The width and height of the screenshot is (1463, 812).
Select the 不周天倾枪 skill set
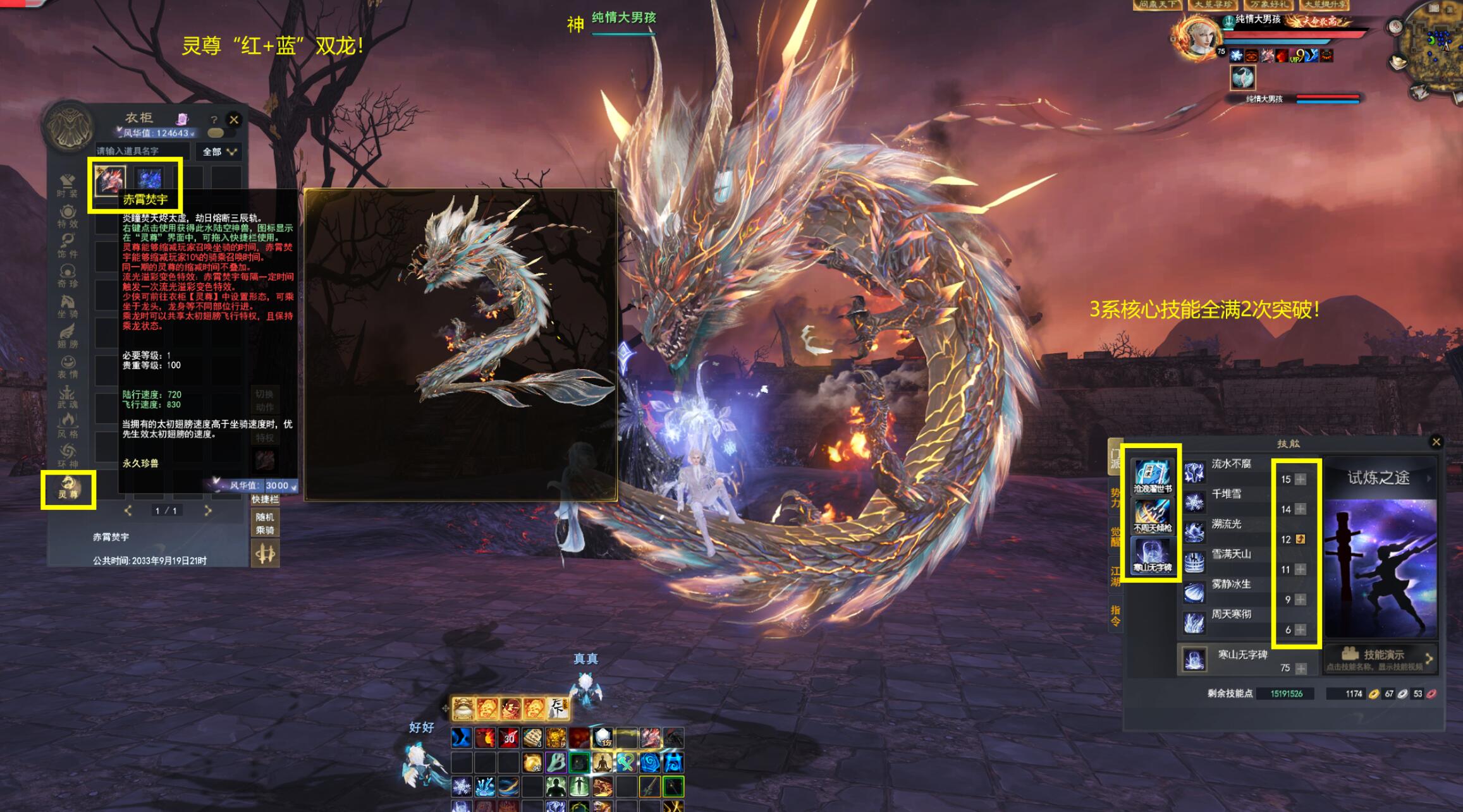[1152, 516]
